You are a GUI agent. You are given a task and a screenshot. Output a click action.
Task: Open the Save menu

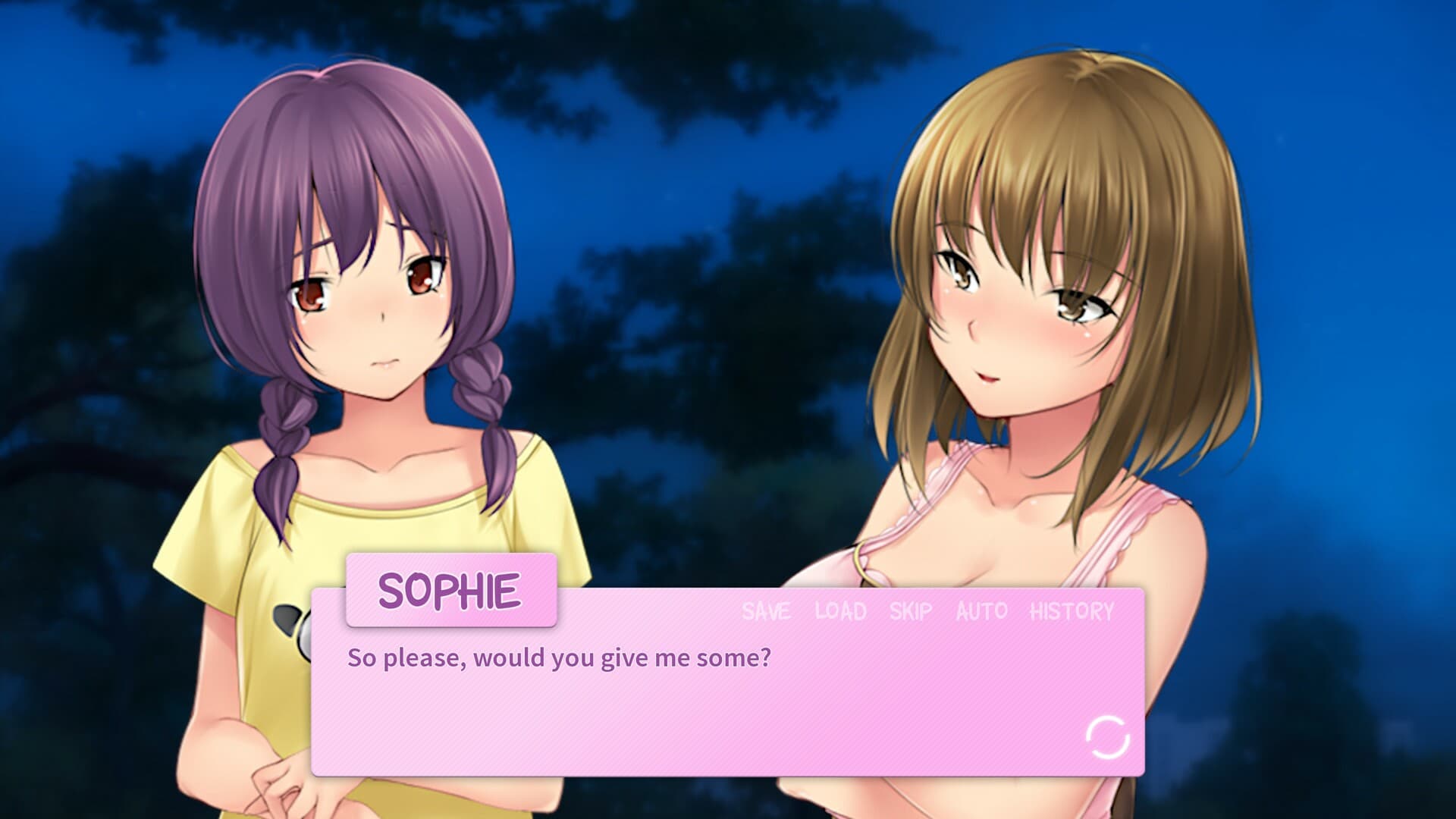point(766,611)
